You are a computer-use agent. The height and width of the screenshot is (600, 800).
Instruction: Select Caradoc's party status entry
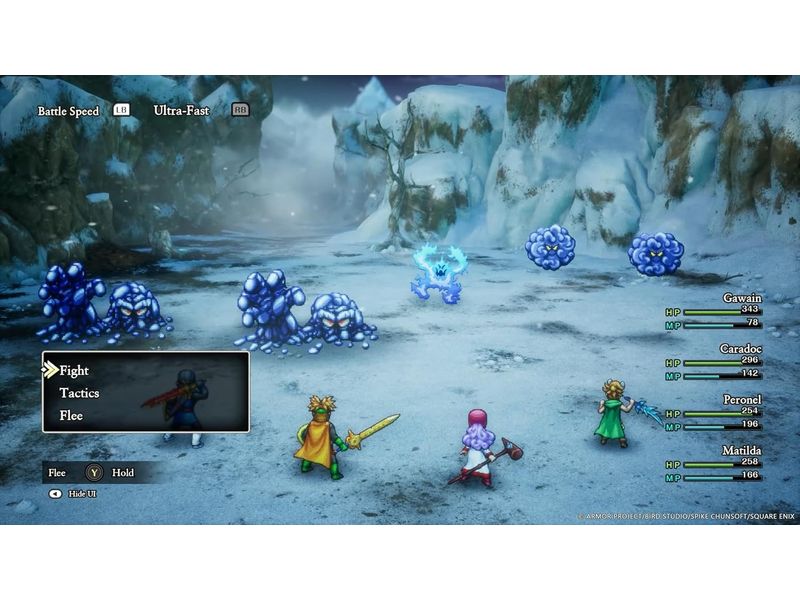714,362
